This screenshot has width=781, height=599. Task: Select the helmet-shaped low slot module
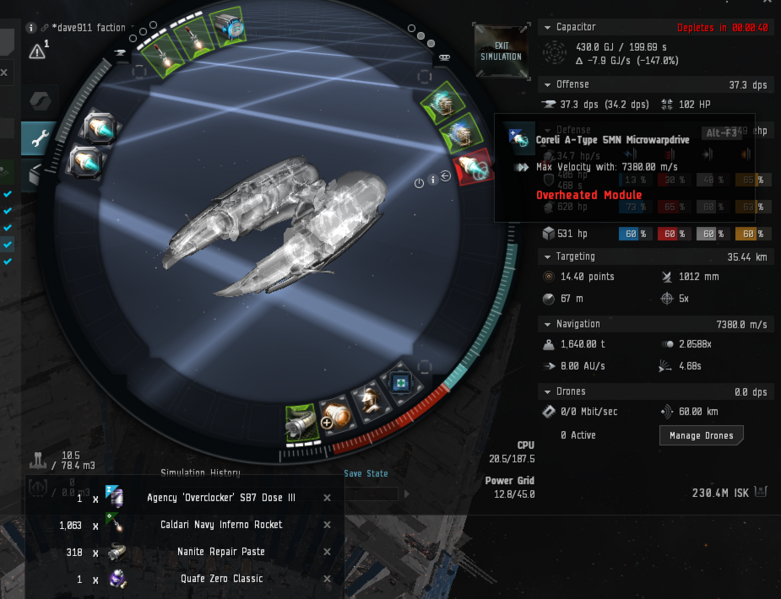tap(372, 401)
